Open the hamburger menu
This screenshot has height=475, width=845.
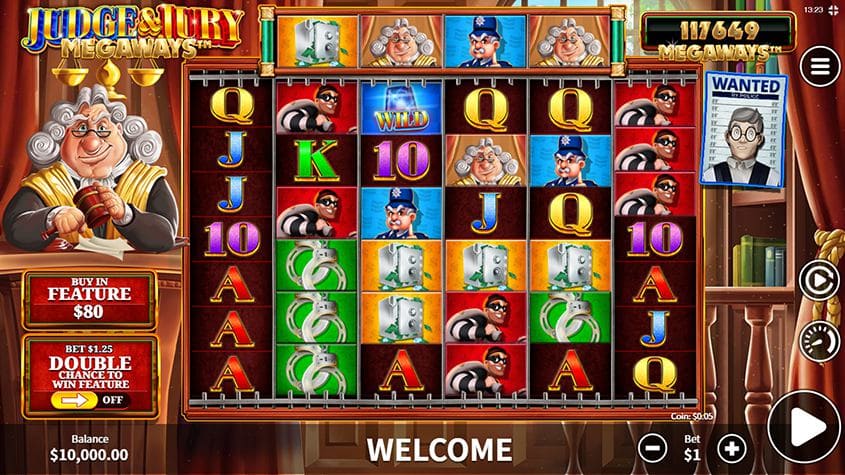tap(820, 66)
